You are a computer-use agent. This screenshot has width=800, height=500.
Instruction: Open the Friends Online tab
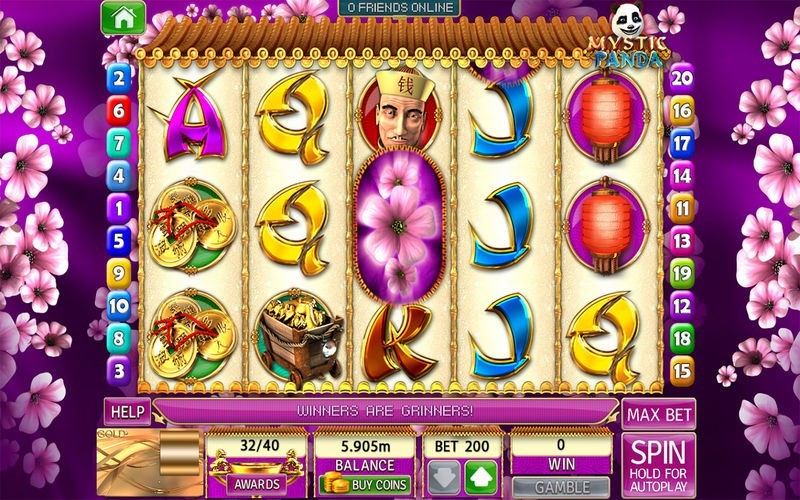click(398, 8)
